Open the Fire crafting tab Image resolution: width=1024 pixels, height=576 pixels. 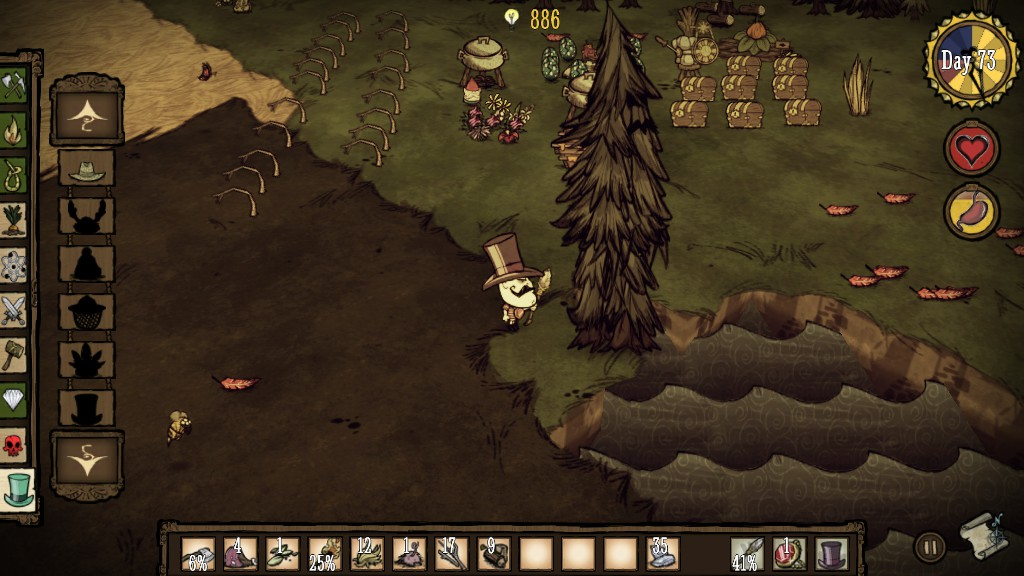(x=14, y=129)
